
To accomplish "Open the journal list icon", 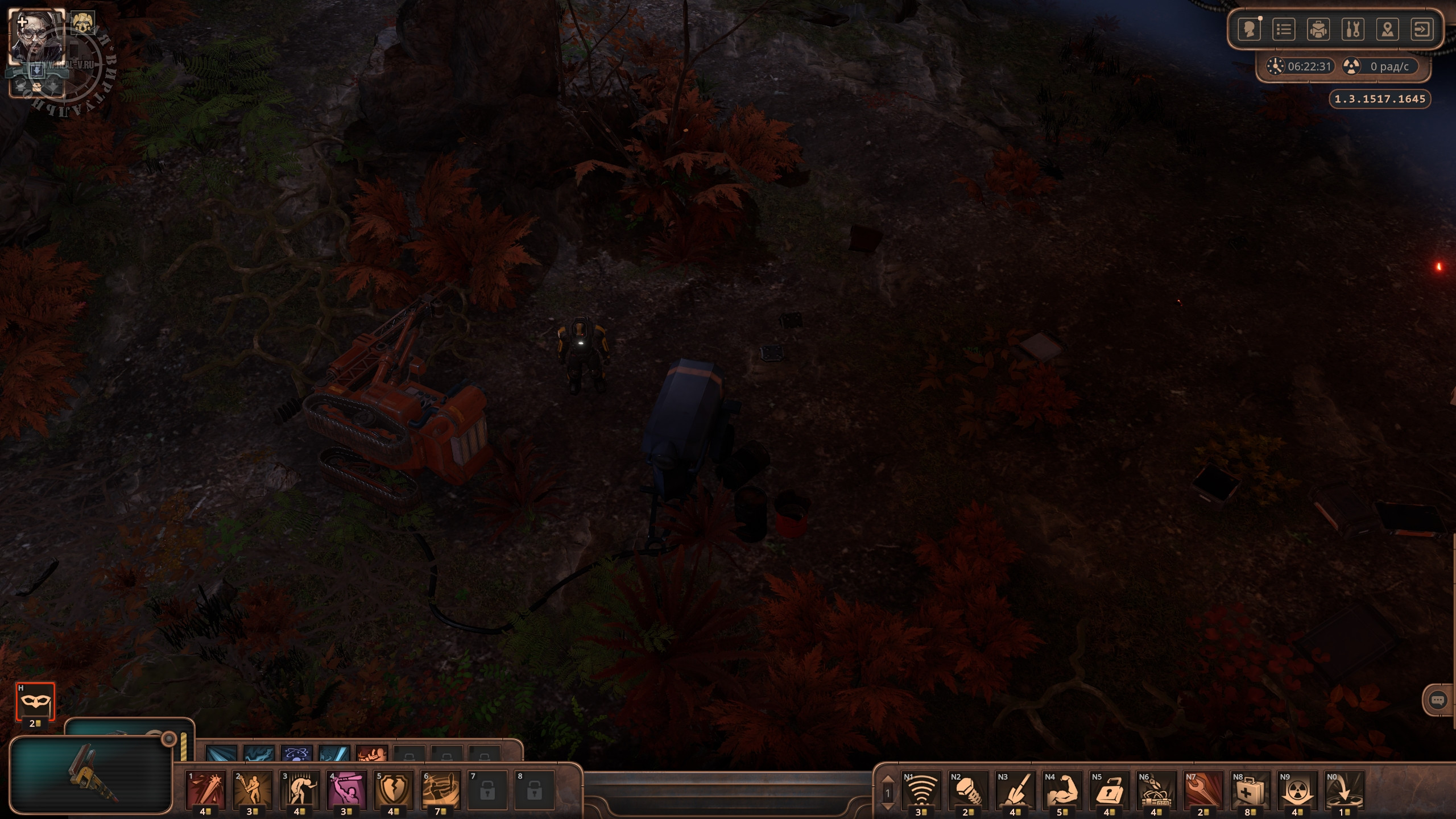I will (x=1284, y=30).
